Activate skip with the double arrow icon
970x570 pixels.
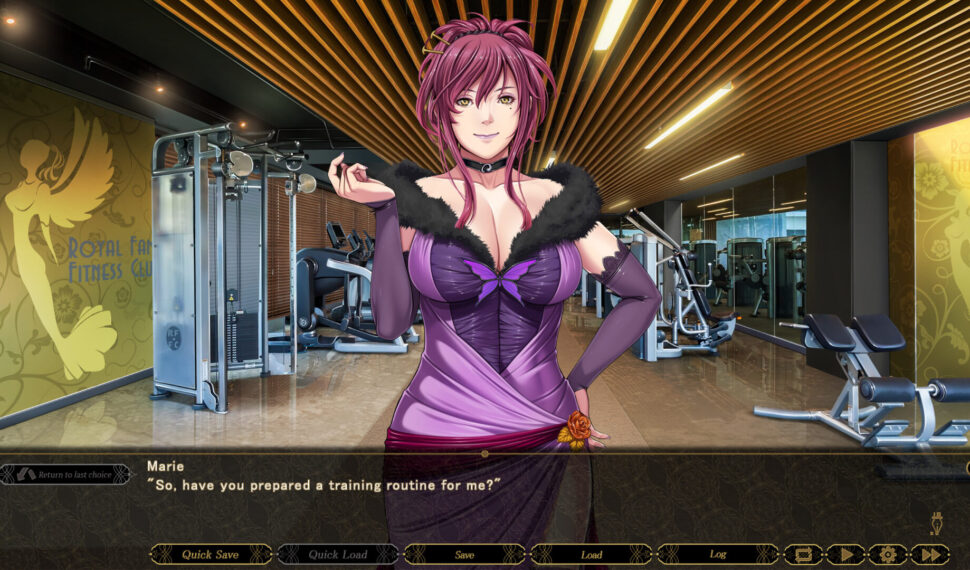click(930, 554)
